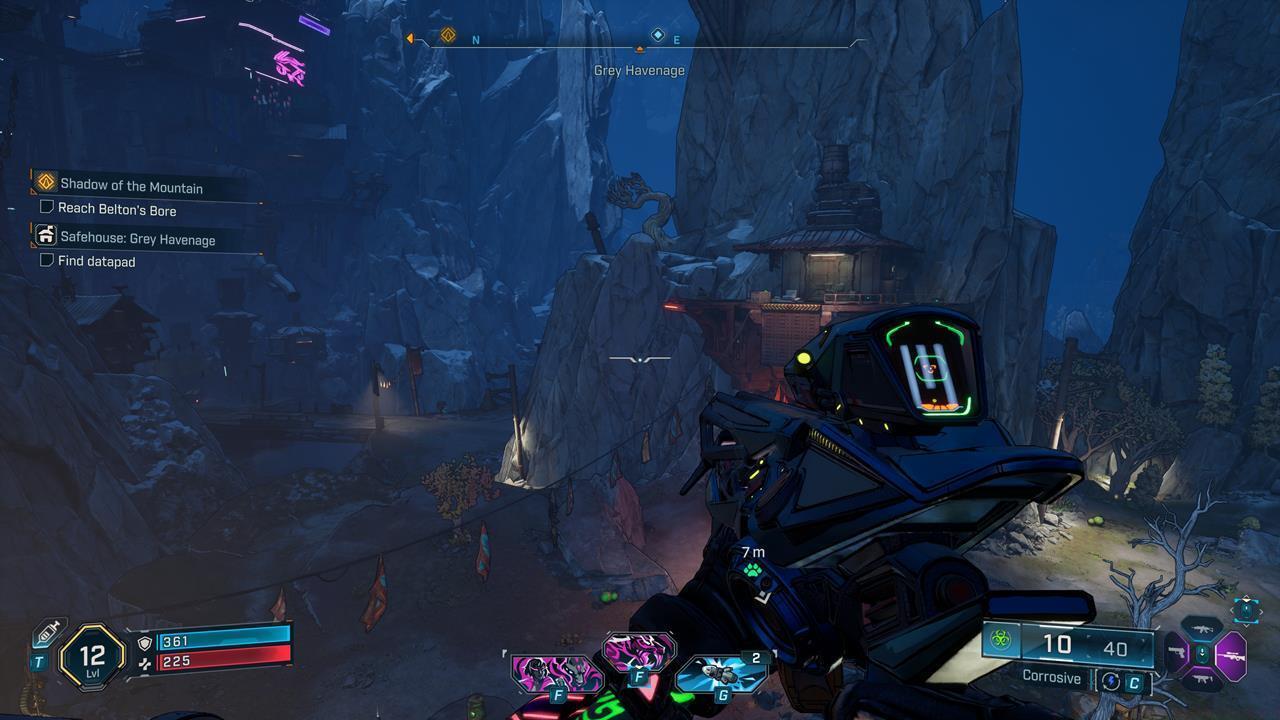Screen dimensions: 1280x720
Task: Expand the chevron below the ammo pool display
Action: tap(1246, 626)
